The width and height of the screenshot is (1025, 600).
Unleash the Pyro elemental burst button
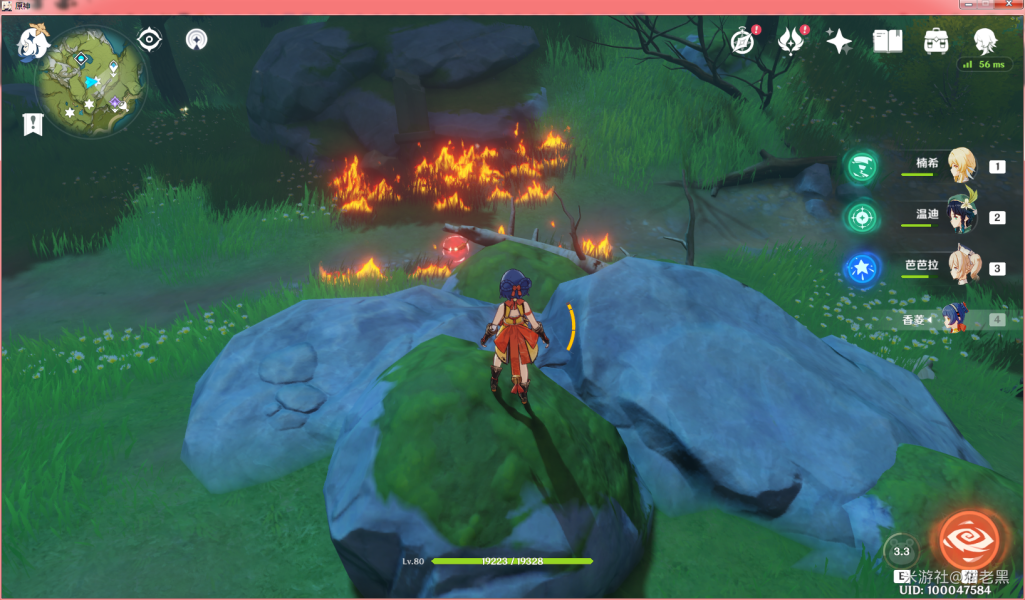pyautogui.click(x=966, y=540)
